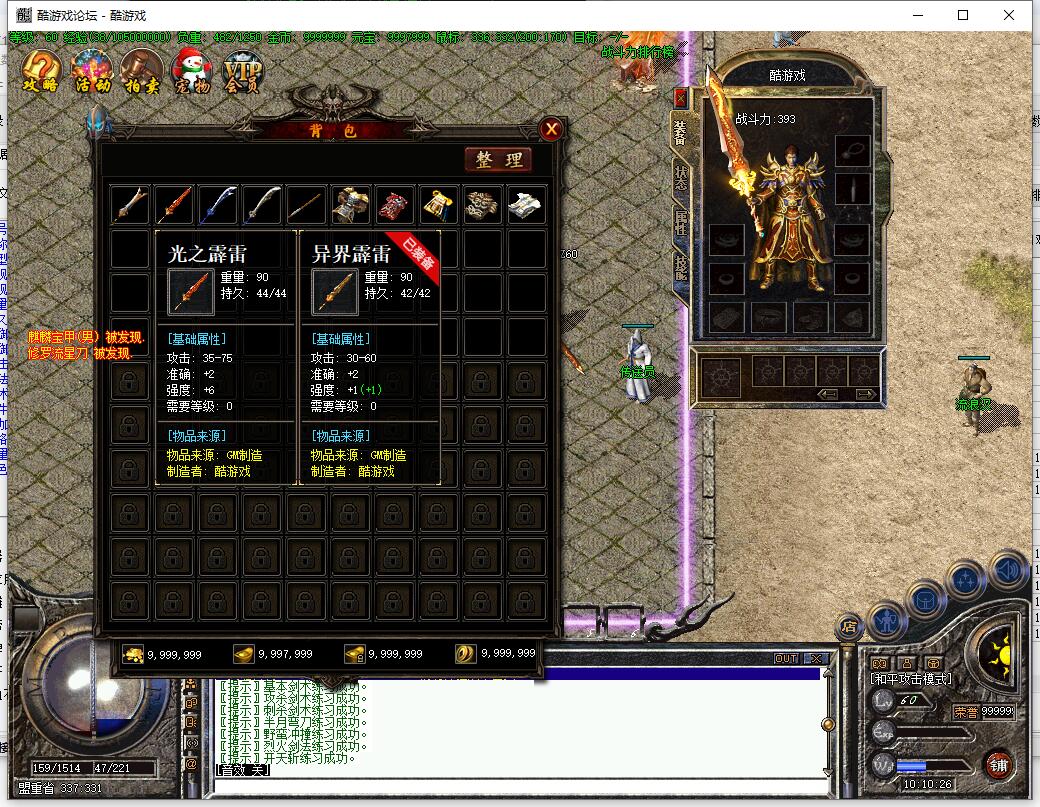Toggle the sound speaker button

[x=1009, y=569]
